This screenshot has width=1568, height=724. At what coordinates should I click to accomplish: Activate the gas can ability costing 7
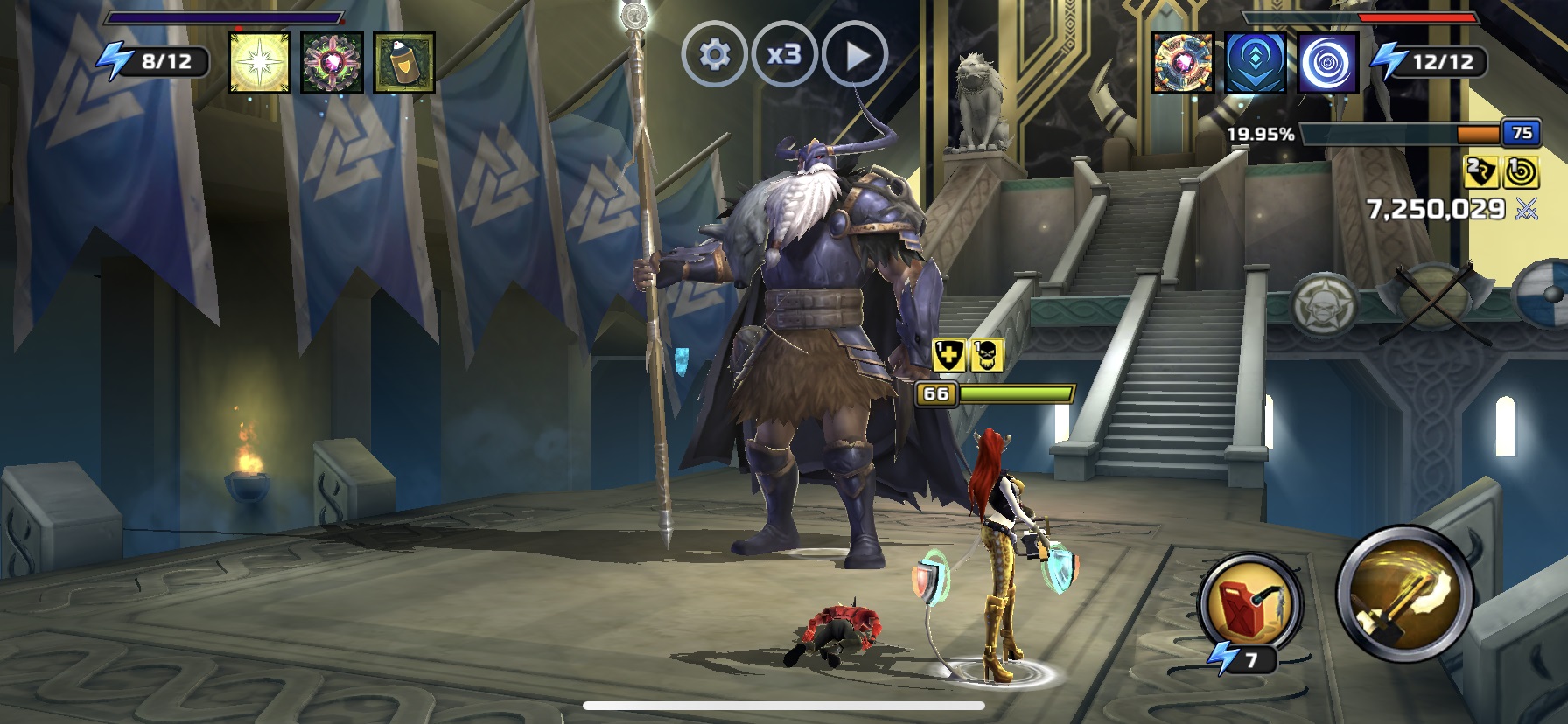(x=1249, y=602)
